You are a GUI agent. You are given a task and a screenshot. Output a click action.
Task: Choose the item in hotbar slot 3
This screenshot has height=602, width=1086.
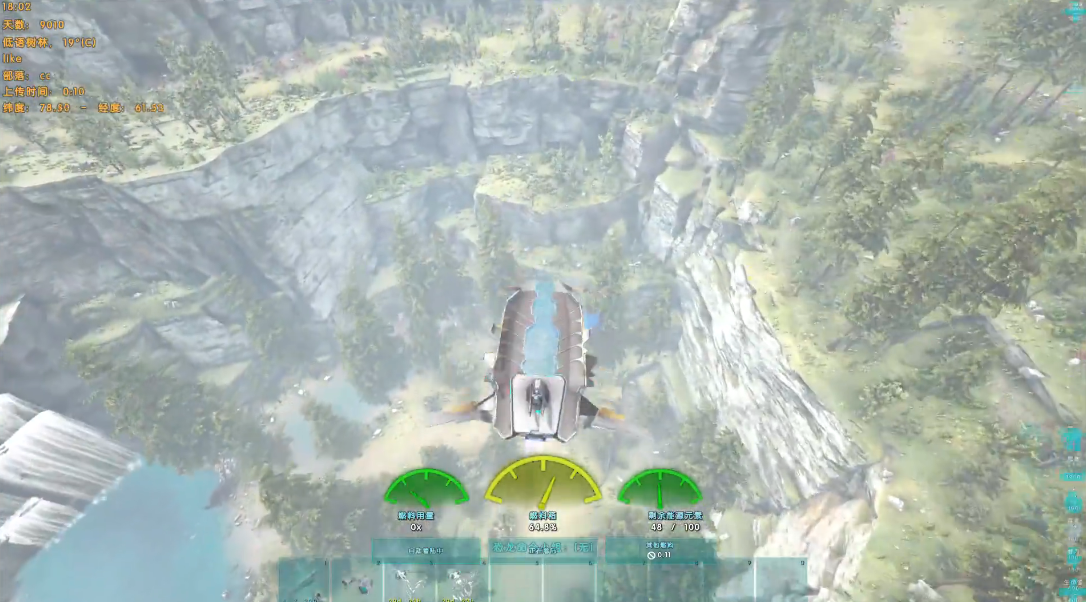tap(409, 582)
